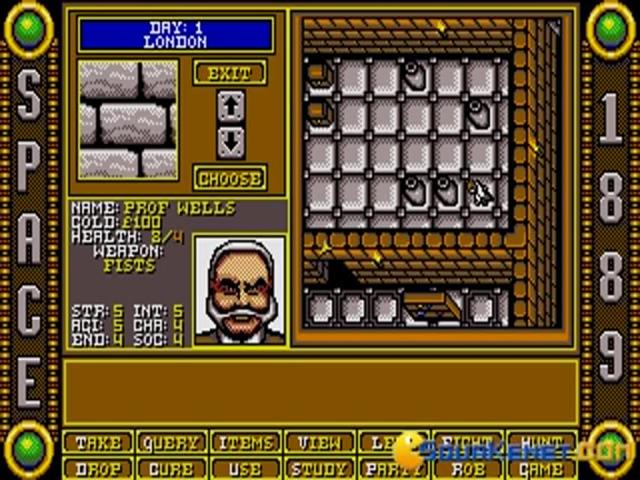This screenshot has height=480, width=640.
Task: Activate the CURE command
Action: [x=169, y=467]
